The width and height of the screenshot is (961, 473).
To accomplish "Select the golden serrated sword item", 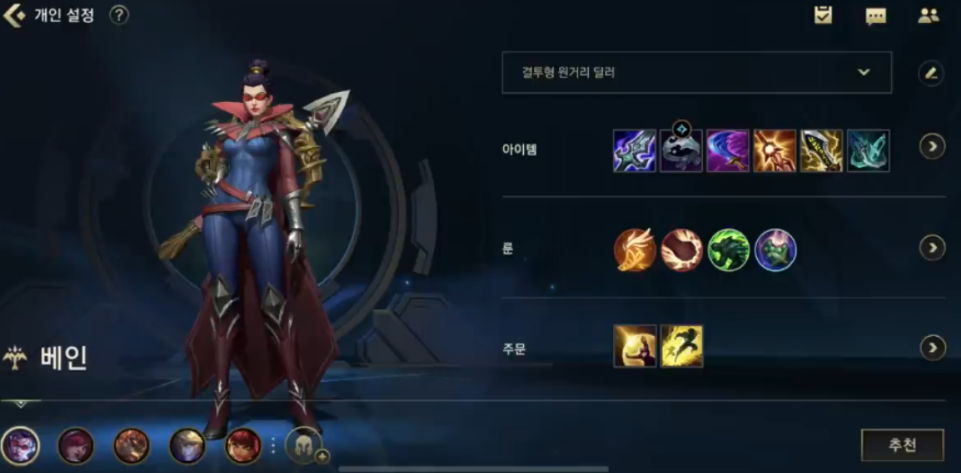I will [822, 150].
